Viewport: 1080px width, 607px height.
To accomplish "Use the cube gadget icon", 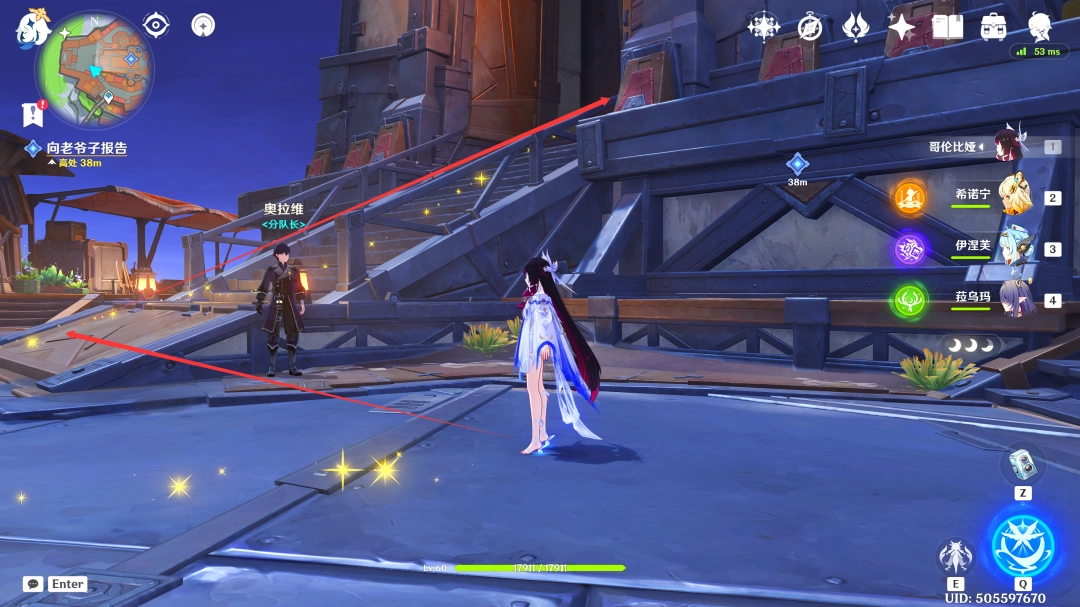I will (x=1022, y=463).
